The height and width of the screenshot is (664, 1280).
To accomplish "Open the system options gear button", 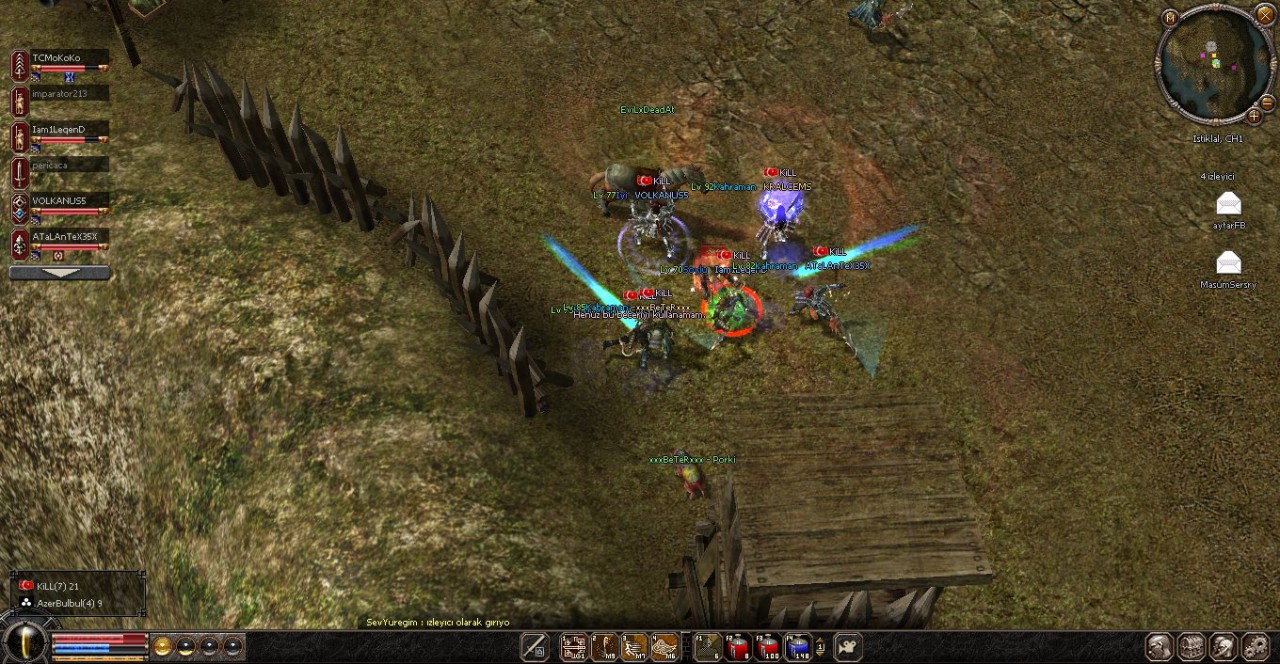I will (1255, 648).
